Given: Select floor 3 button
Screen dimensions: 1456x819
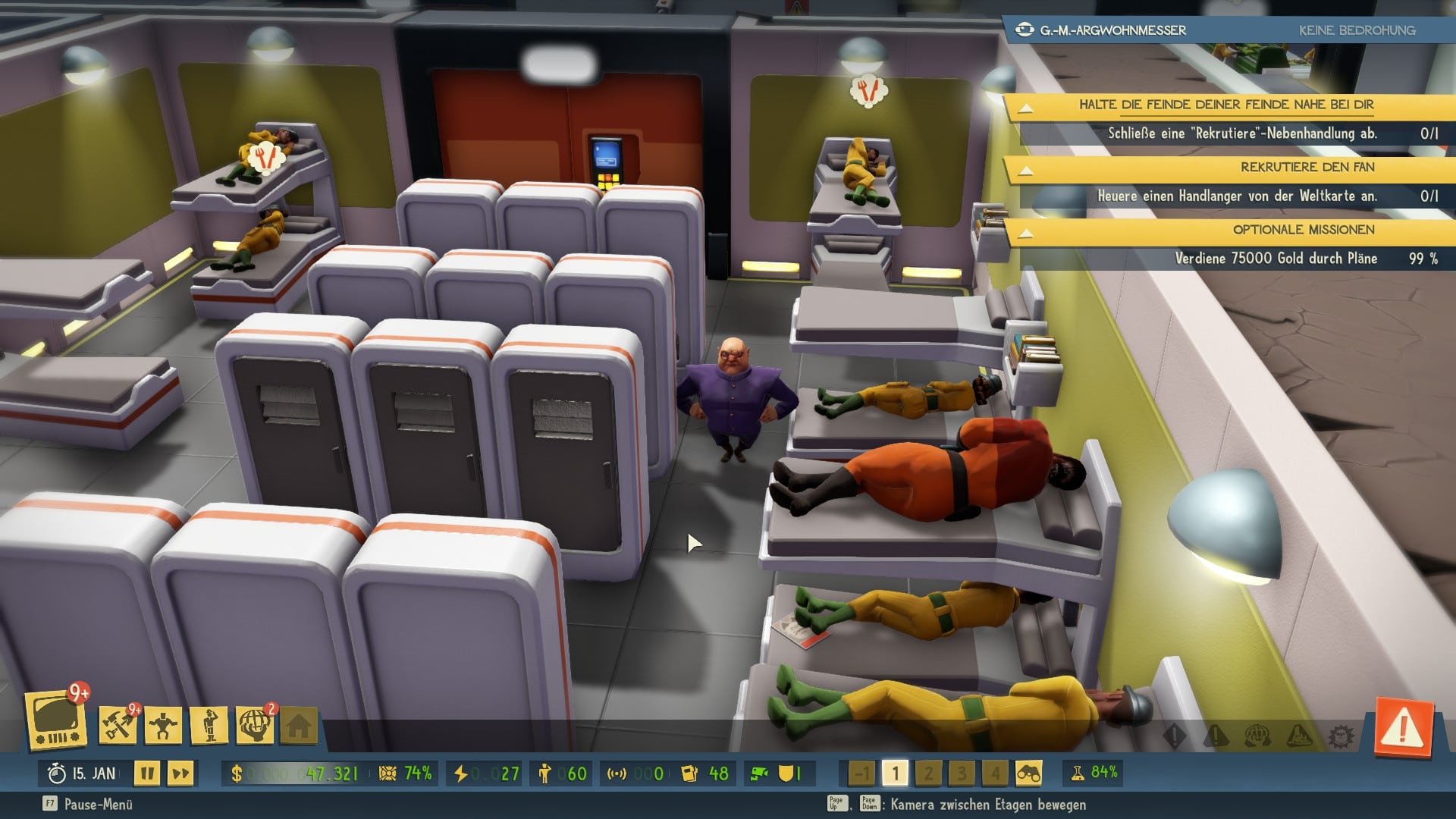Looking at the screenshot, I should coord(962,773).
